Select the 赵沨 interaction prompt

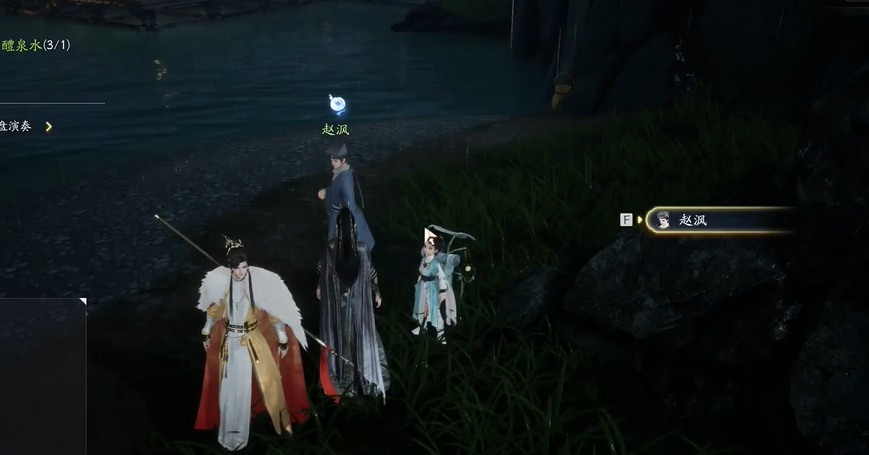click(x=718, y=220)
